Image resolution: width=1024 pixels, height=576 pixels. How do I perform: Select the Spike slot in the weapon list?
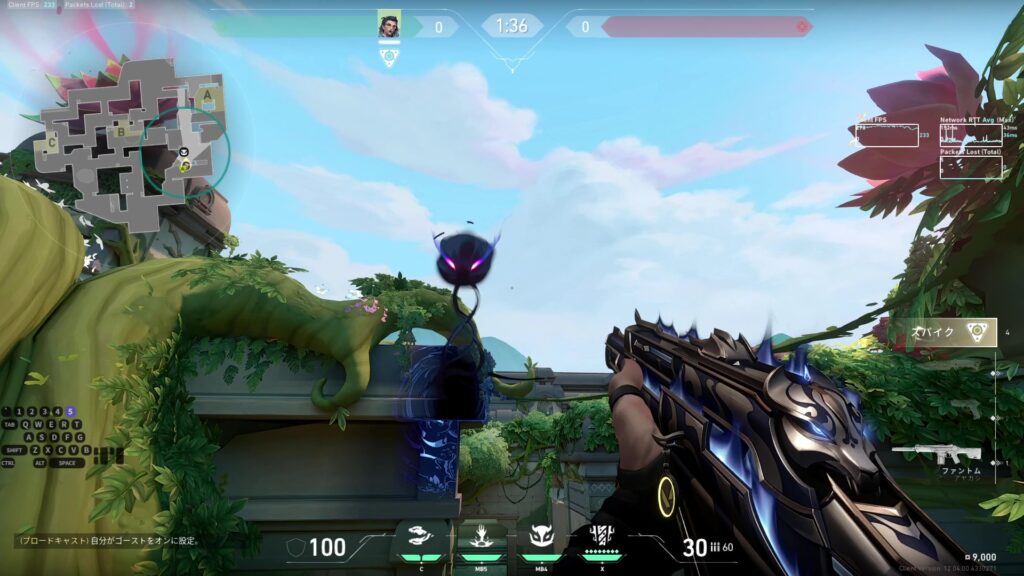click(950, 332)
